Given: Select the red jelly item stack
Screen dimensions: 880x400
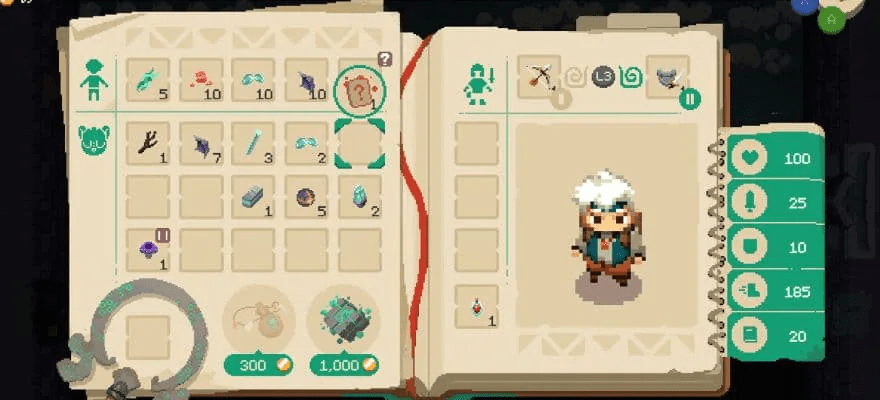Looking at the screenshot, I should point(200,80).
